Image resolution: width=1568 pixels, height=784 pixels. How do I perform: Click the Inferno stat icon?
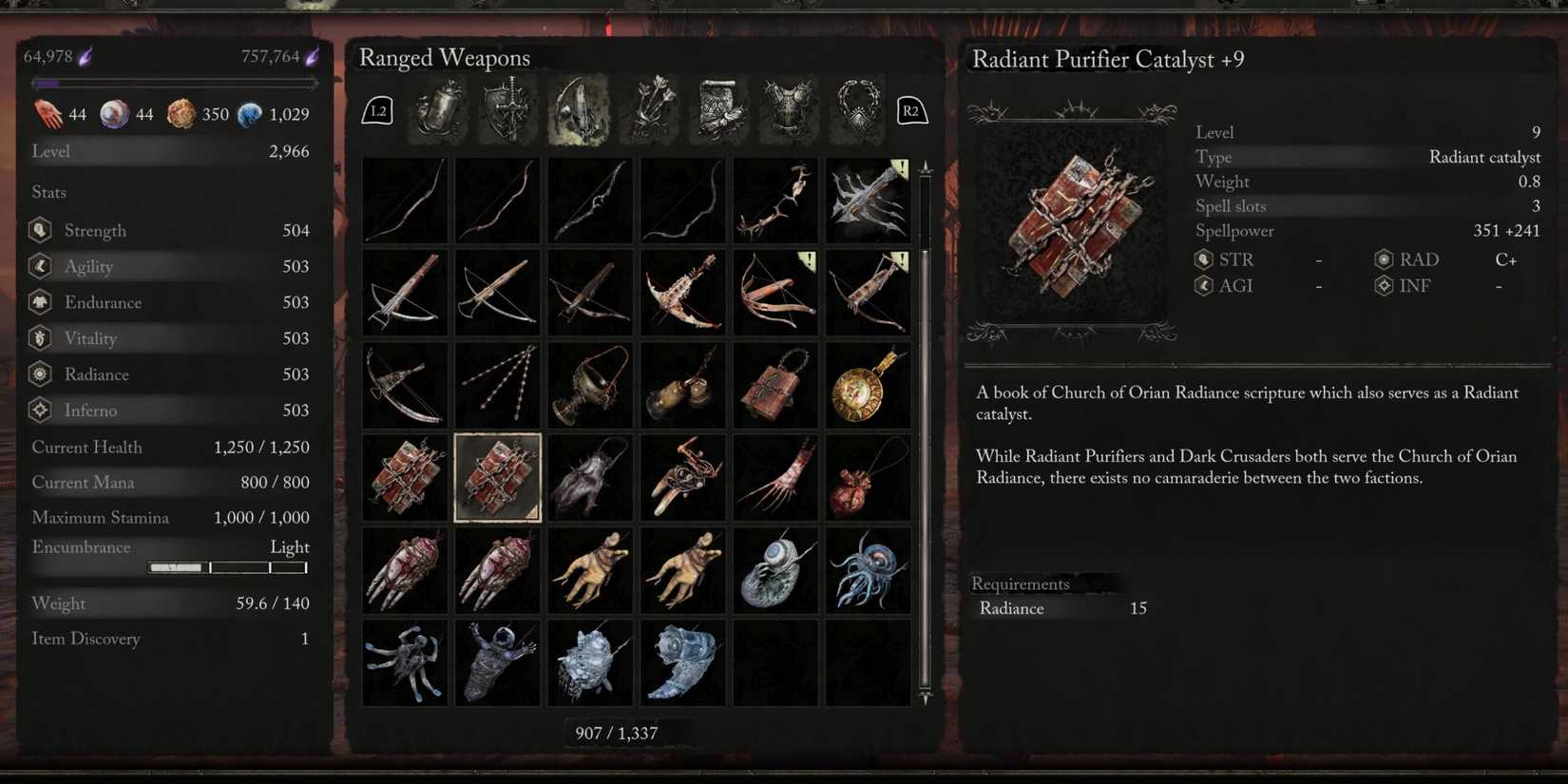39,410
